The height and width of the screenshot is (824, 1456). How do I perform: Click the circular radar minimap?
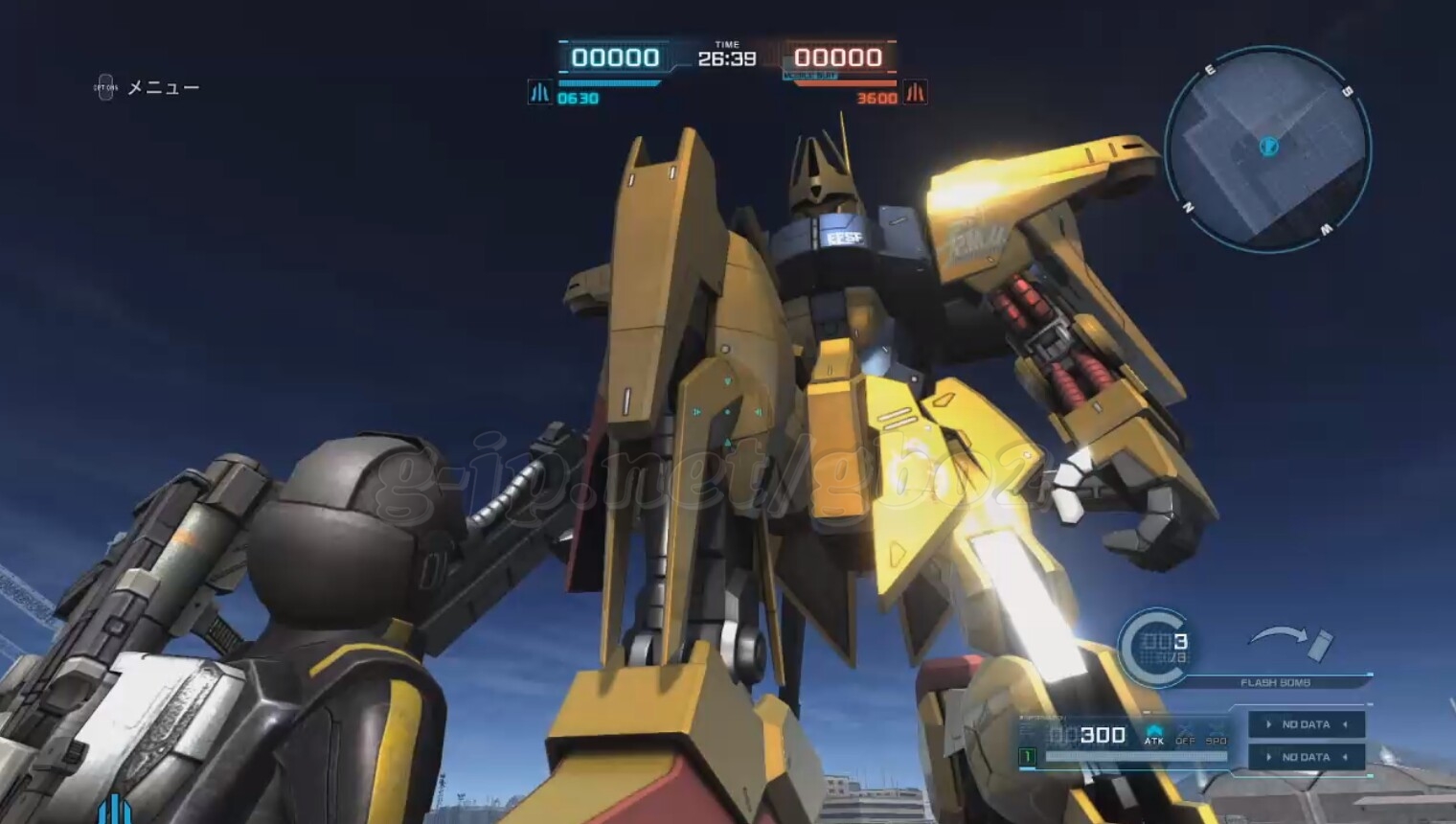pos(1267,149)
